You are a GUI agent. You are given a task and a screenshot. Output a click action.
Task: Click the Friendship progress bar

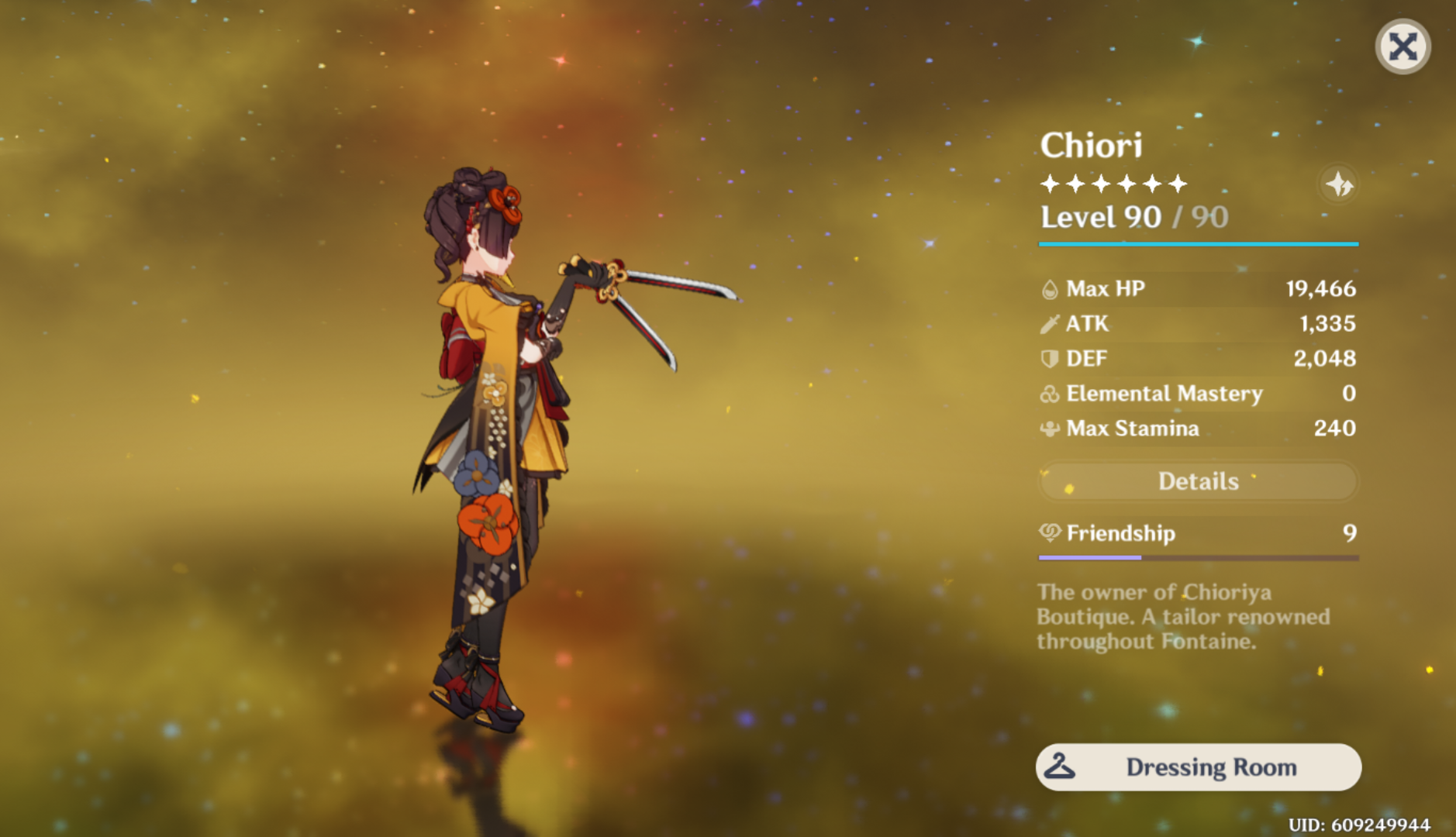point(1198,556)
